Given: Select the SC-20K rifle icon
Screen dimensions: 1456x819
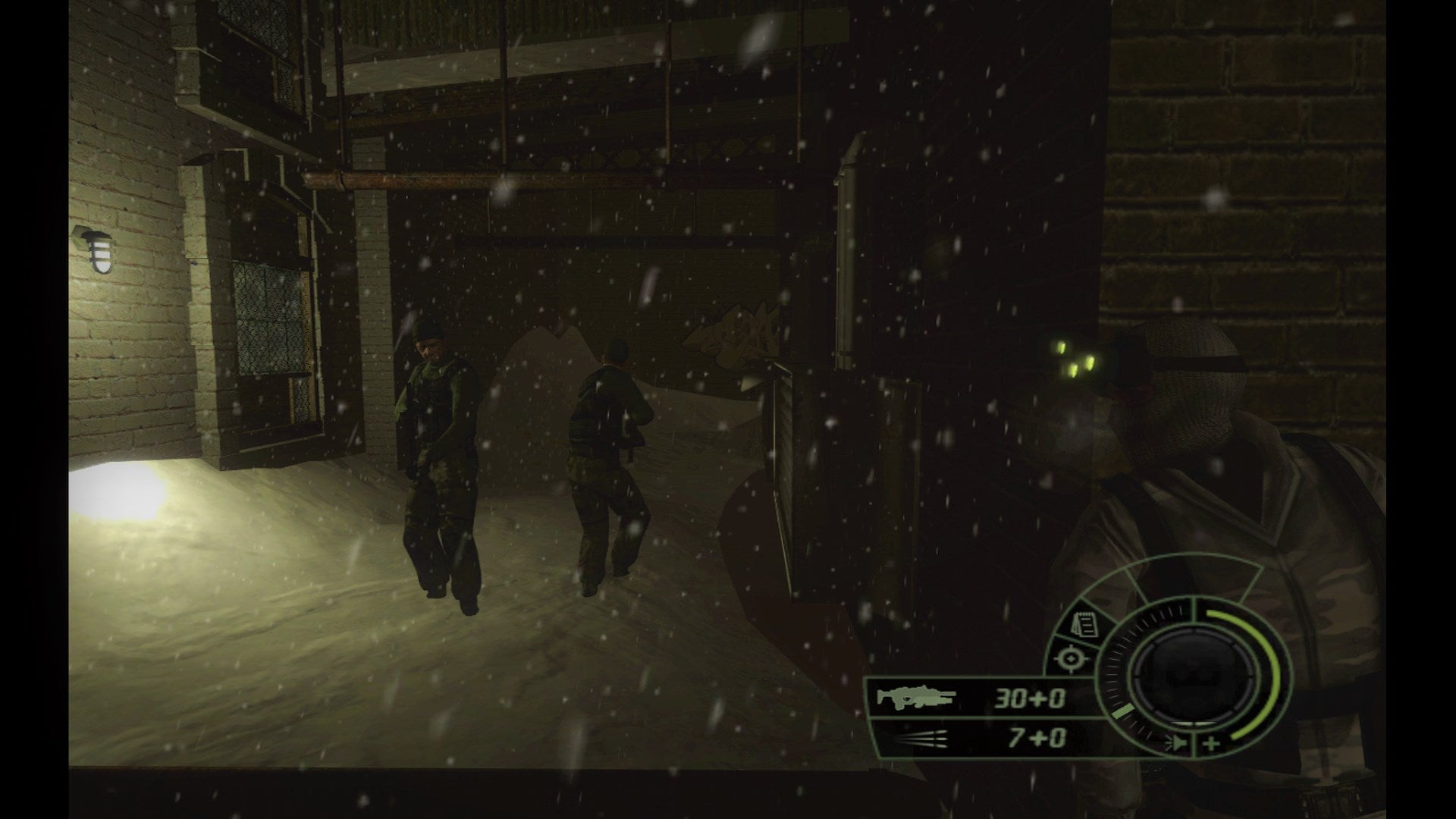Looking at the screenshot, I should coord(916,698).
